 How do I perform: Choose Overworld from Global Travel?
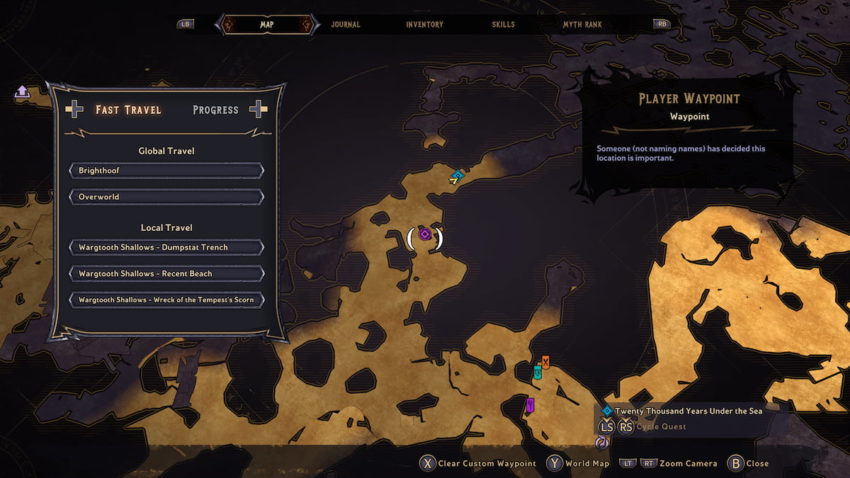(x=166, y=197)
